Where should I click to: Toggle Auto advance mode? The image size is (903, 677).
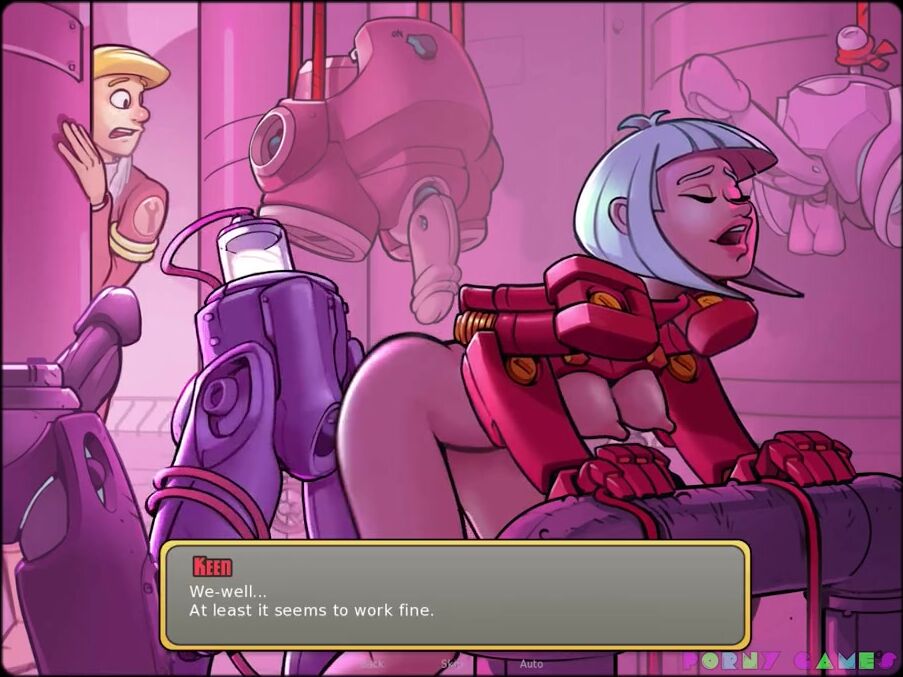tap(531, 663)
